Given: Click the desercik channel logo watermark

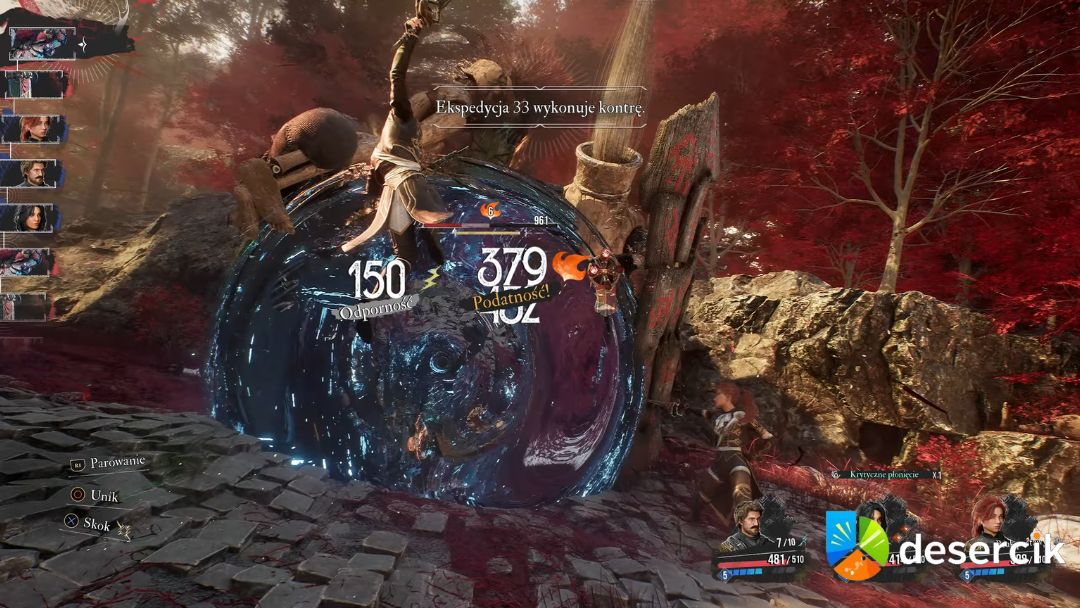Looking at the screenshot, I should pyautogui.click(x=858, y=545).
